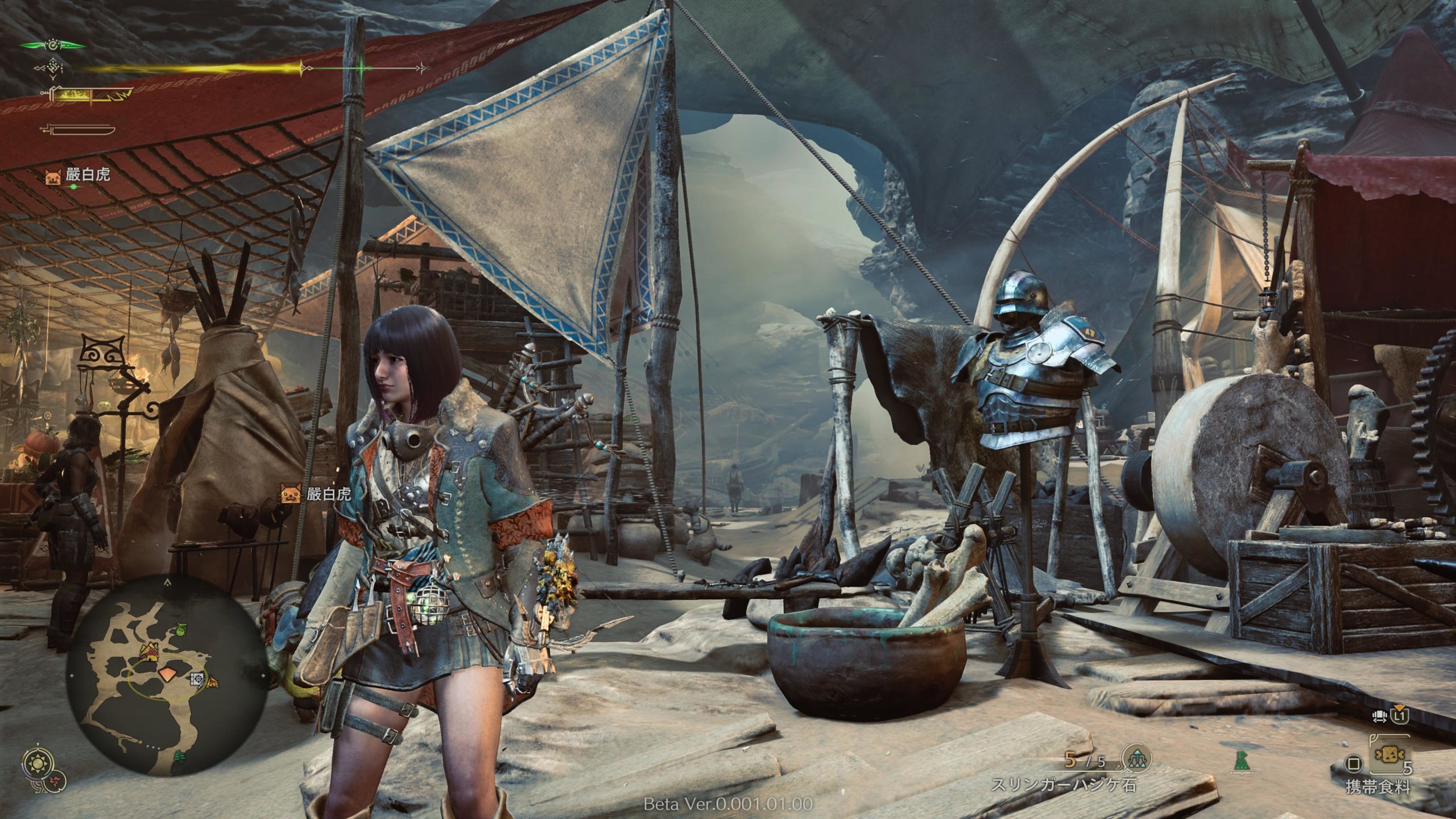Select the sharpness gauge blade icon
This screenshot has width=1456, height=819.
[91, 94]
